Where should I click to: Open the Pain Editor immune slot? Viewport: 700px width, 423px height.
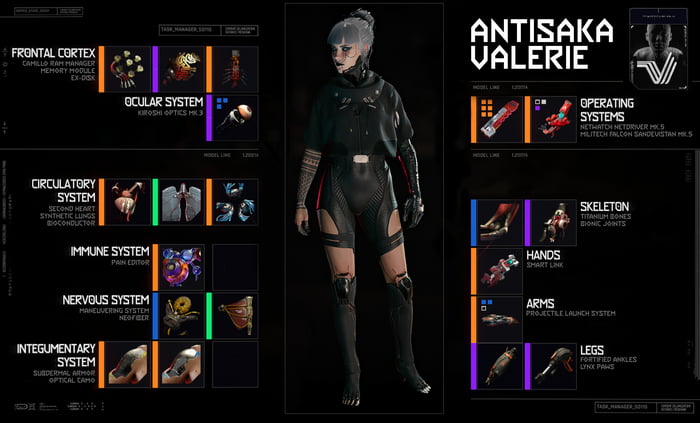(x=181, y=267)
